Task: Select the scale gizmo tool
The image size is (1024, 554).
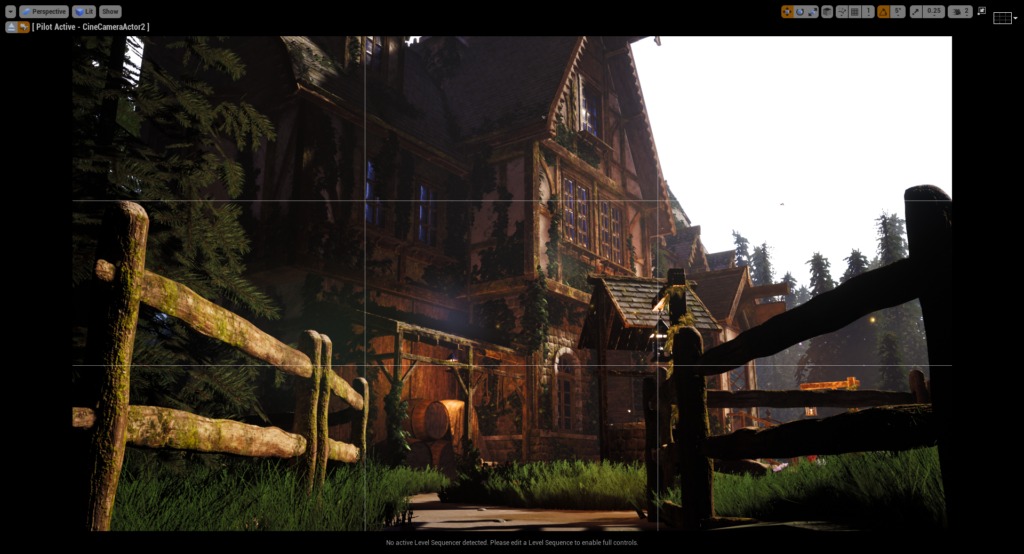Action: point(812,12)
